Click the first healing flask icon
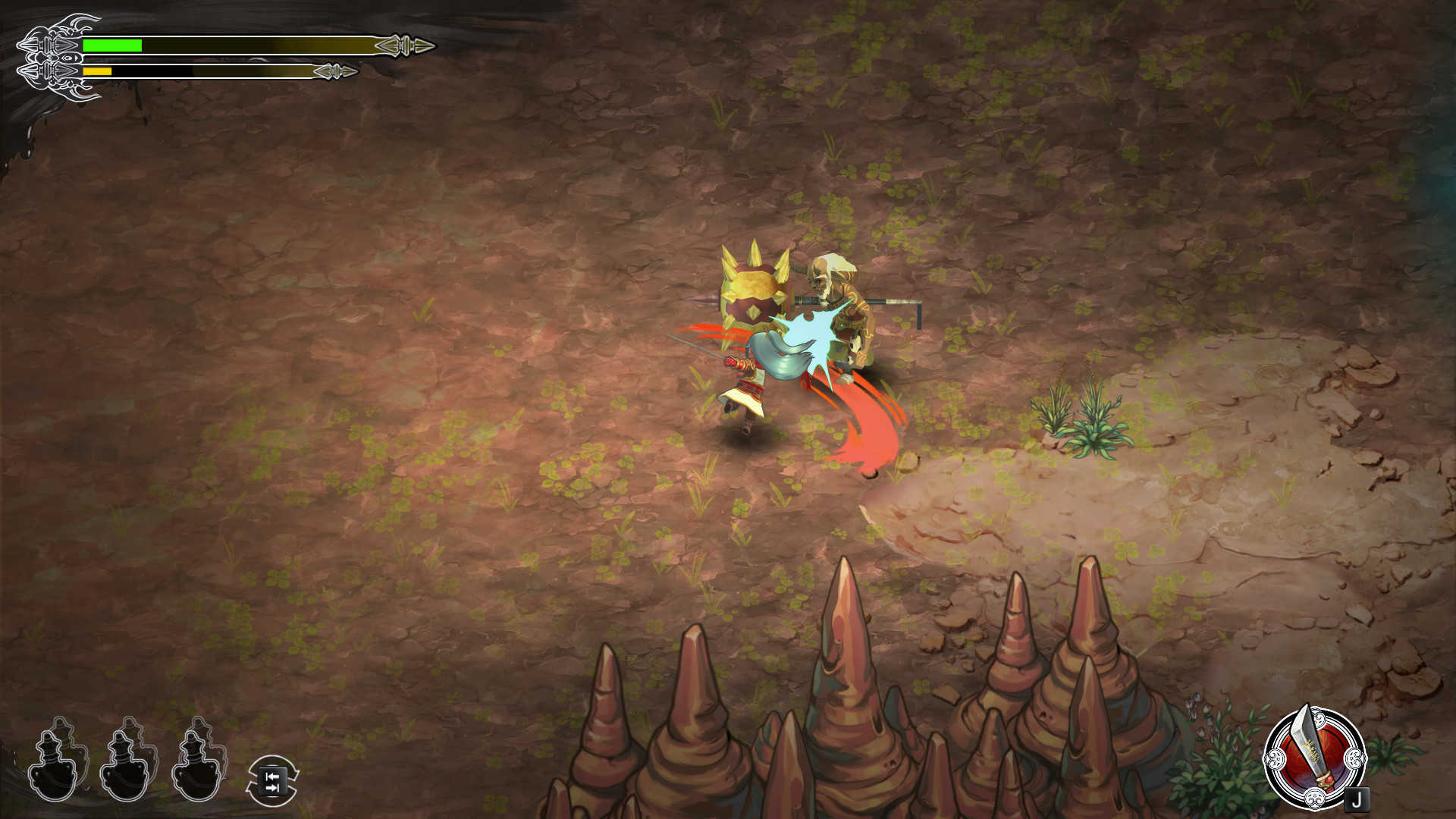 (x=53, y=773)
